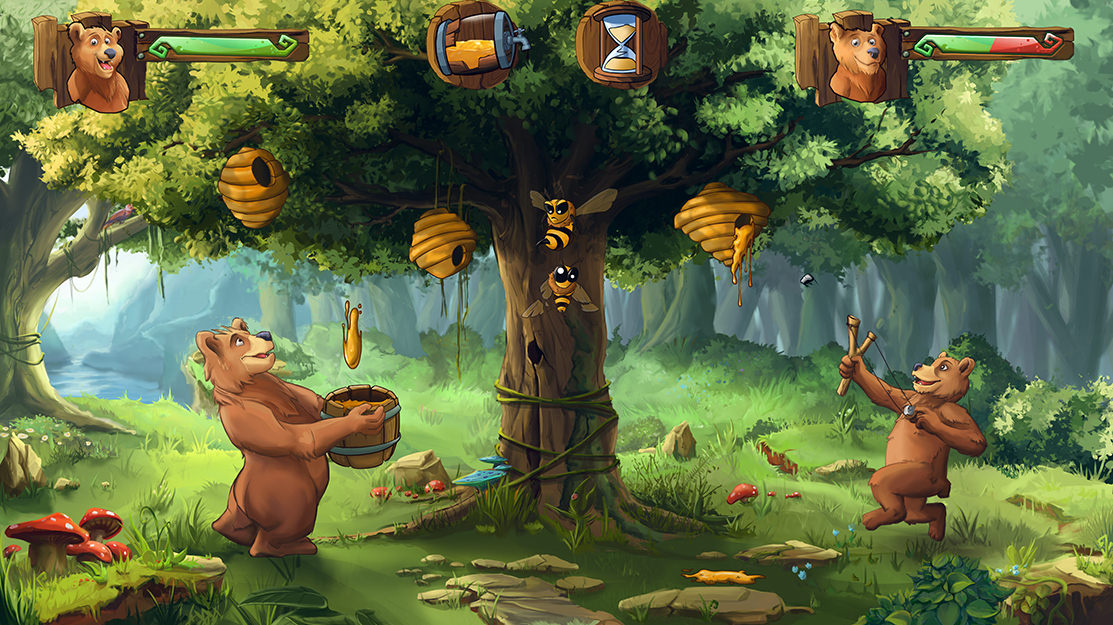Click the honey barrel icon

(x=473, y=43)
